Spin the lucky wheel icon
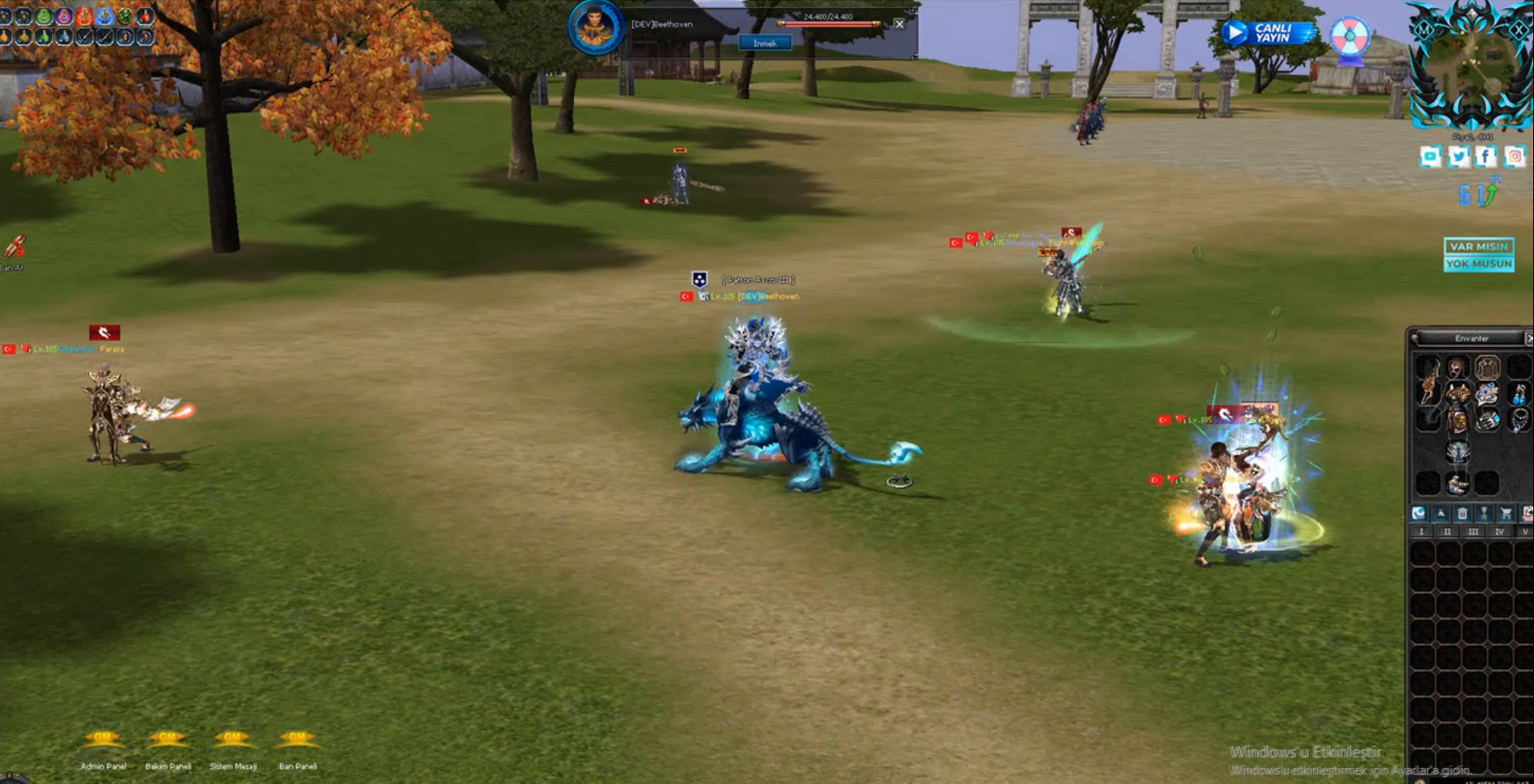The height and width of the screenshot is (784, 1534). [x=1350, y=36]
